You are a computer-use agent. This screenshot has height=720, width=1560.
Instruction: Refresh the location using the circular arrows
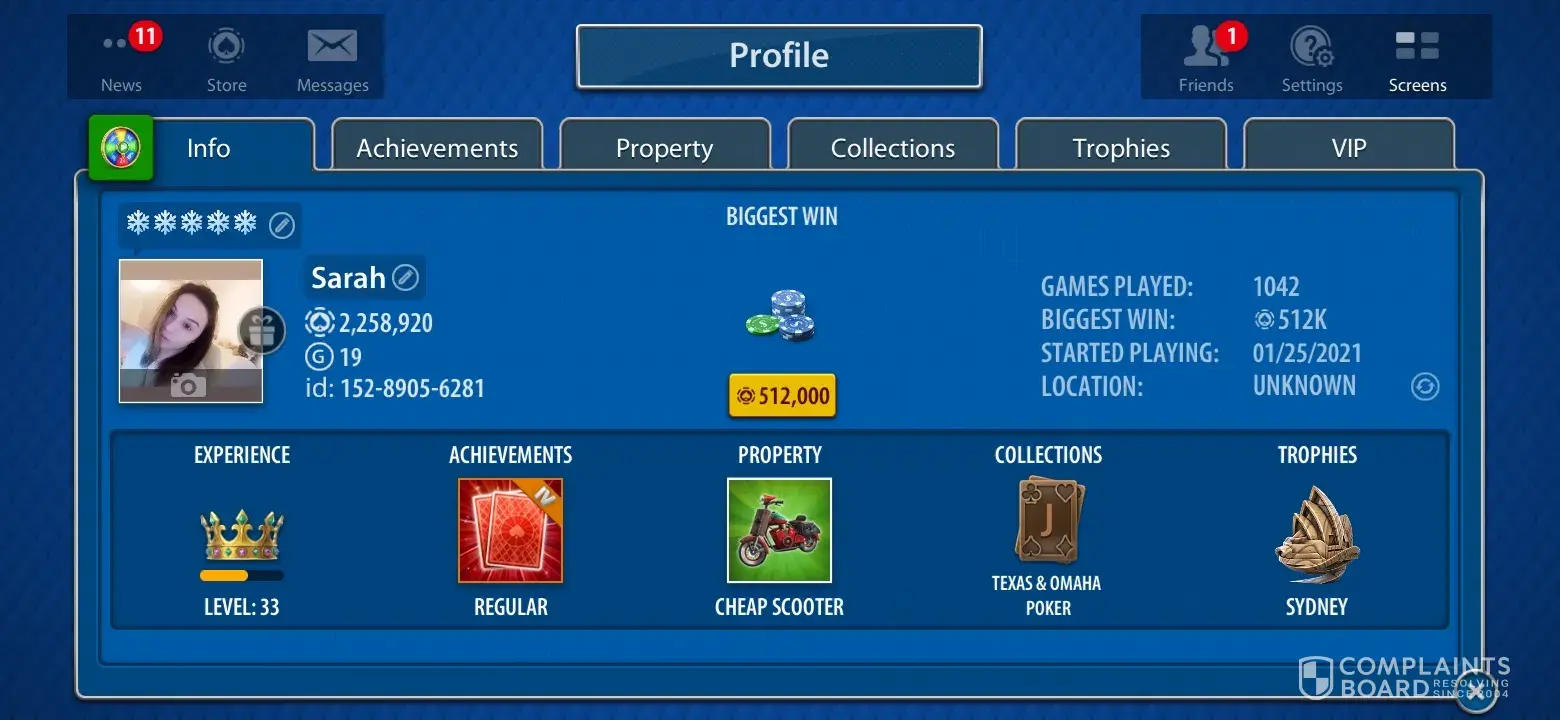pyautogui.click(x=1425, y=386)
